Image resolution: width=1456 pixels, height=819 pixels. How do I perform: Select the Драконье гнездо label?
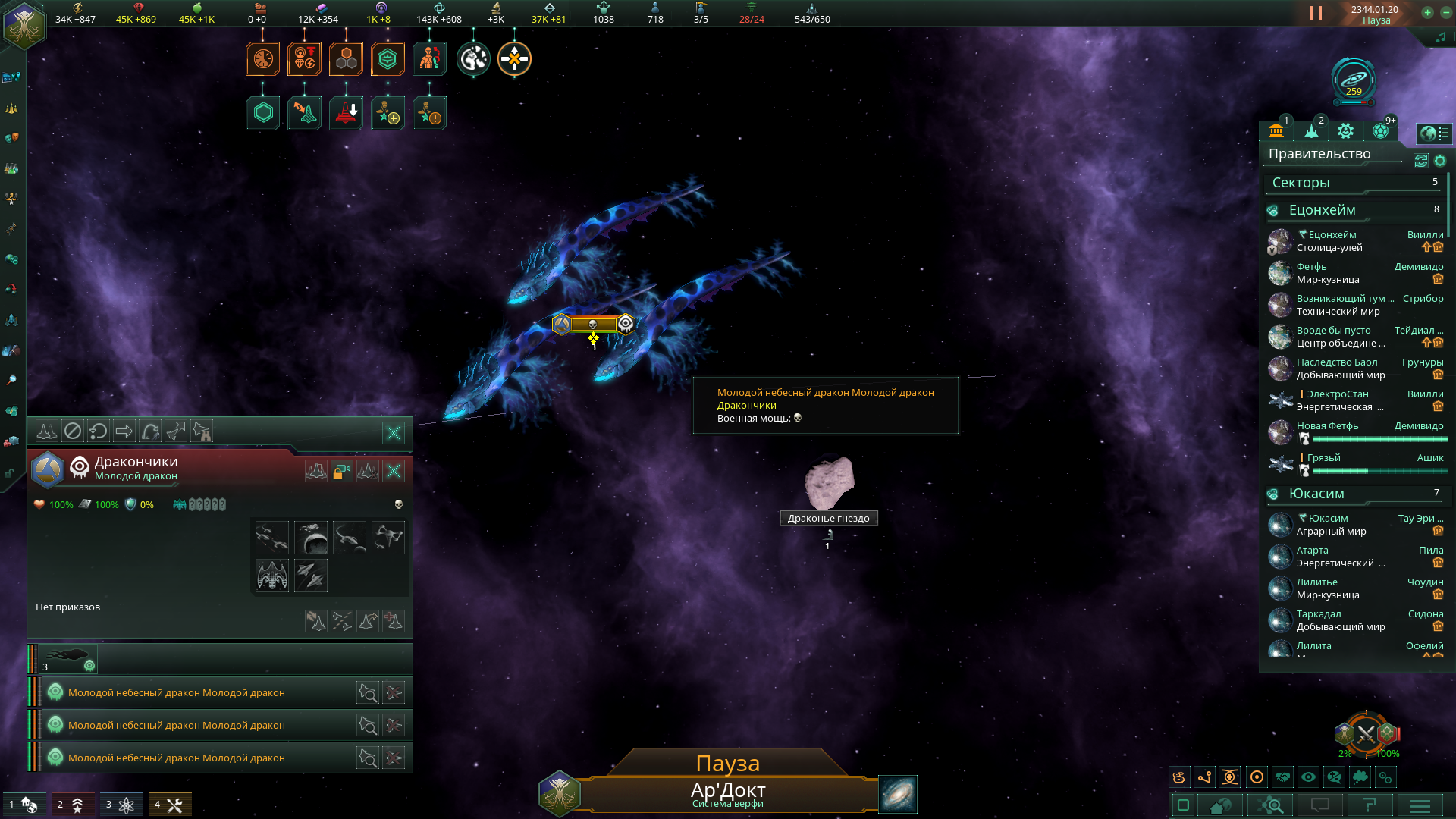point(828,519)
